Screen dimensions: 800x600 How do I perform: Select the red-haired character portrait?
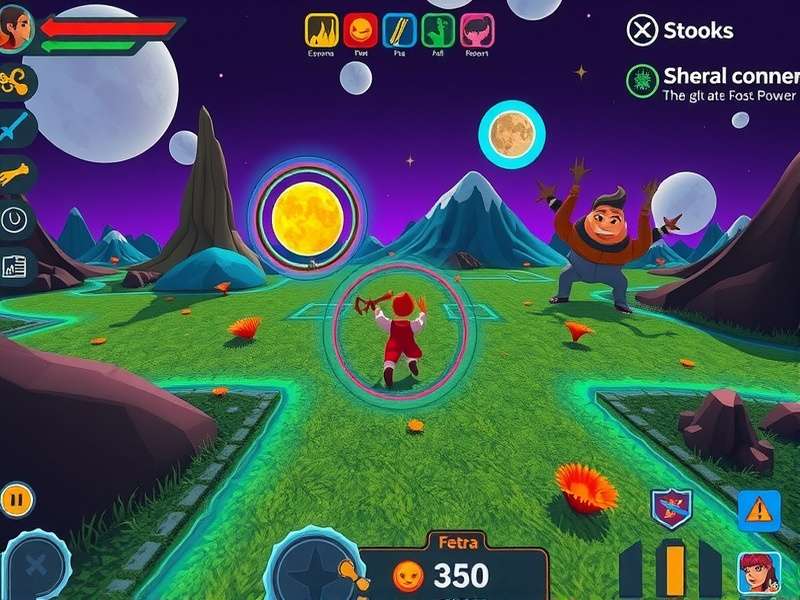(x=759, y=574)
